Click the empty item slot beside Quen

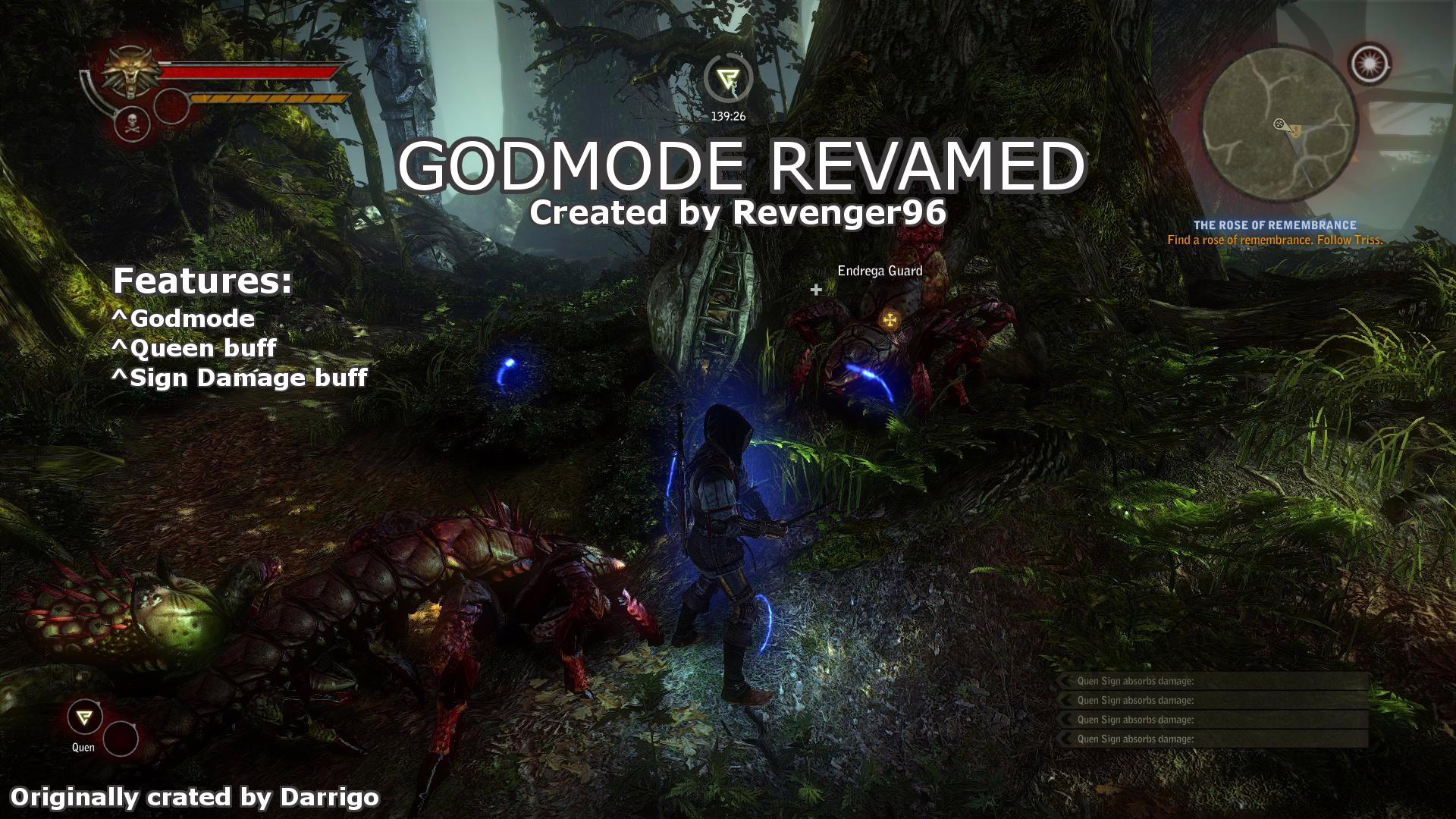coord(121,738)
